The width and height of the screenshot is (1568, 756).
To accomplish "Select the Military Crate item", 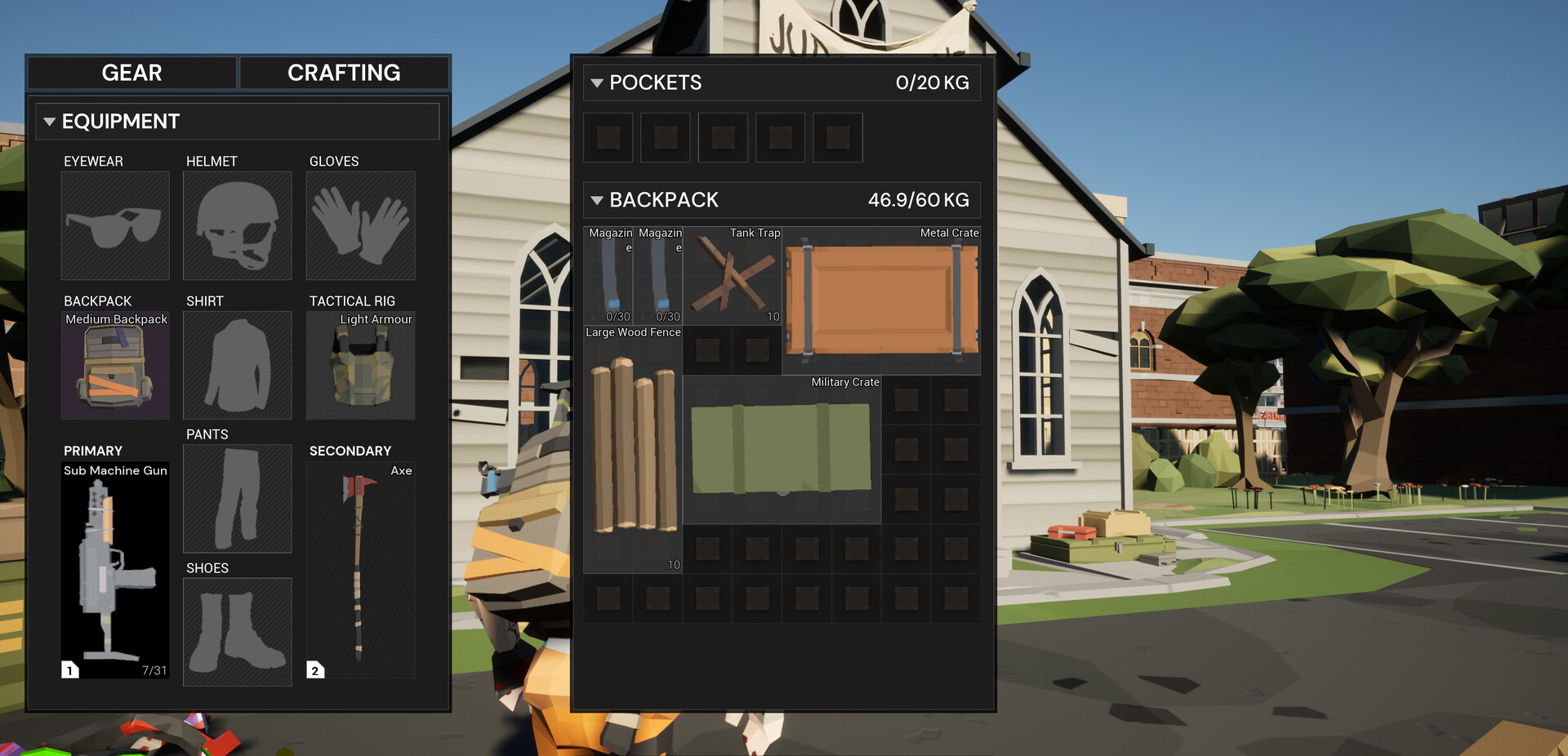I will pyautogui.click(x=782, y=449).
